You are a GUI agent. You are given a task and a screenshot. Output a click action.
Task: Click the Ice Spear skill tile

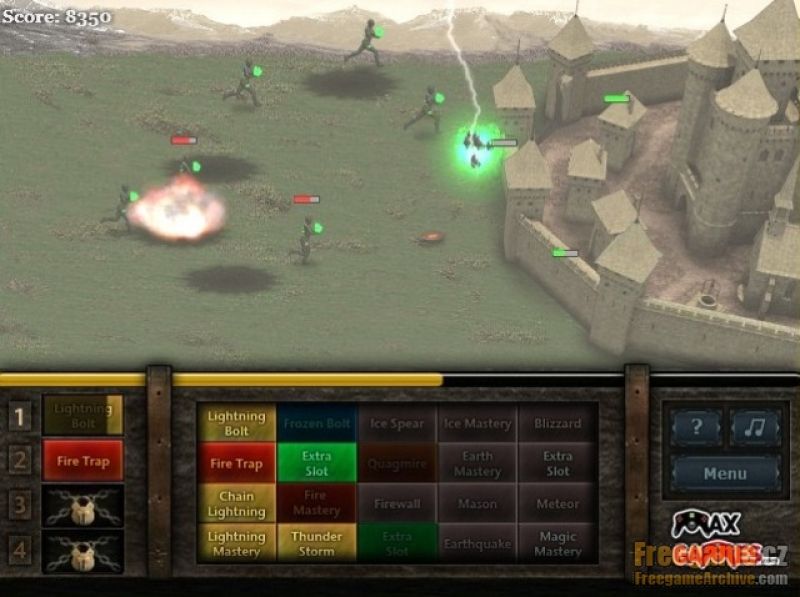(x=397, y=423)
